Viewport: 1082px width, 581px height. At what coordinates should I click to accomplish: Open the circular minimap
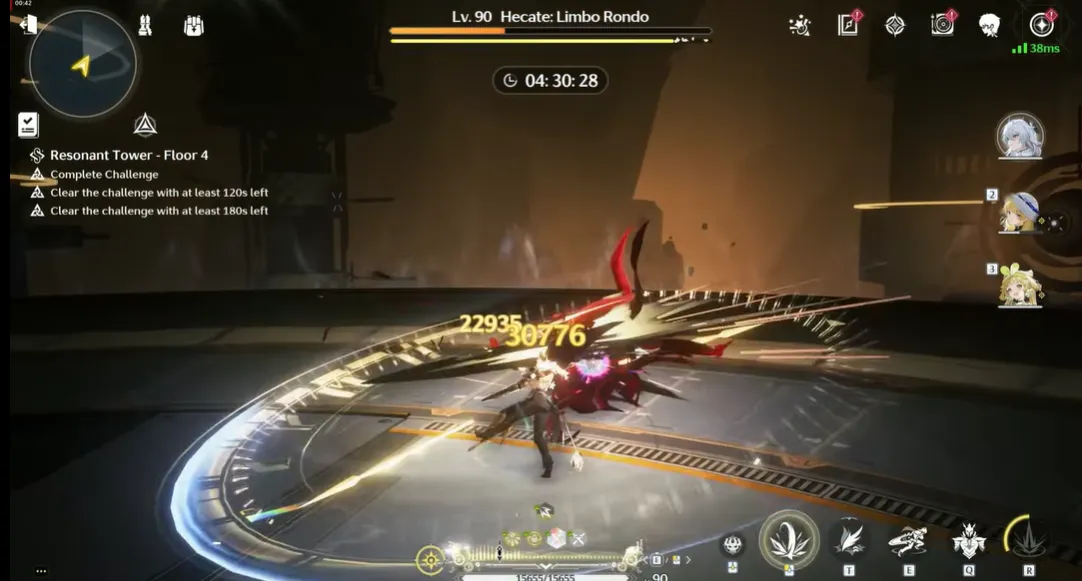click(82, 63)
